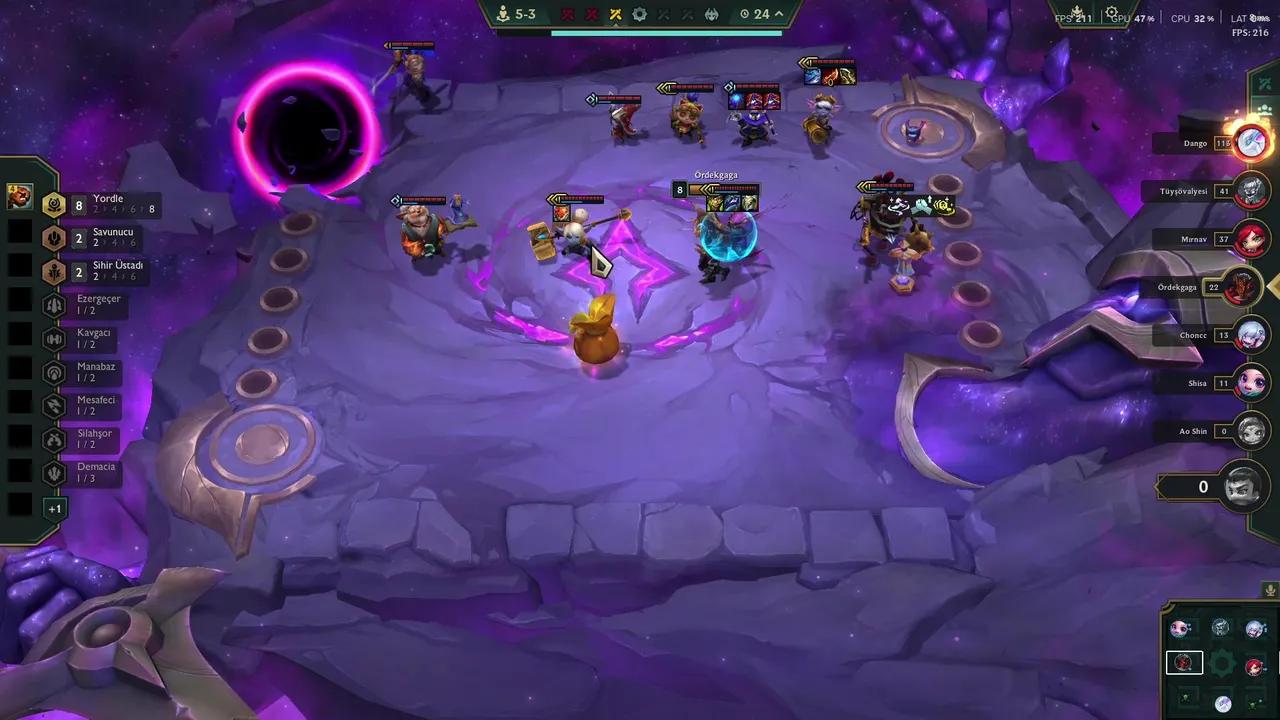Click the dragon icon at the end of the stage tracker

click(x=710, y=14)
